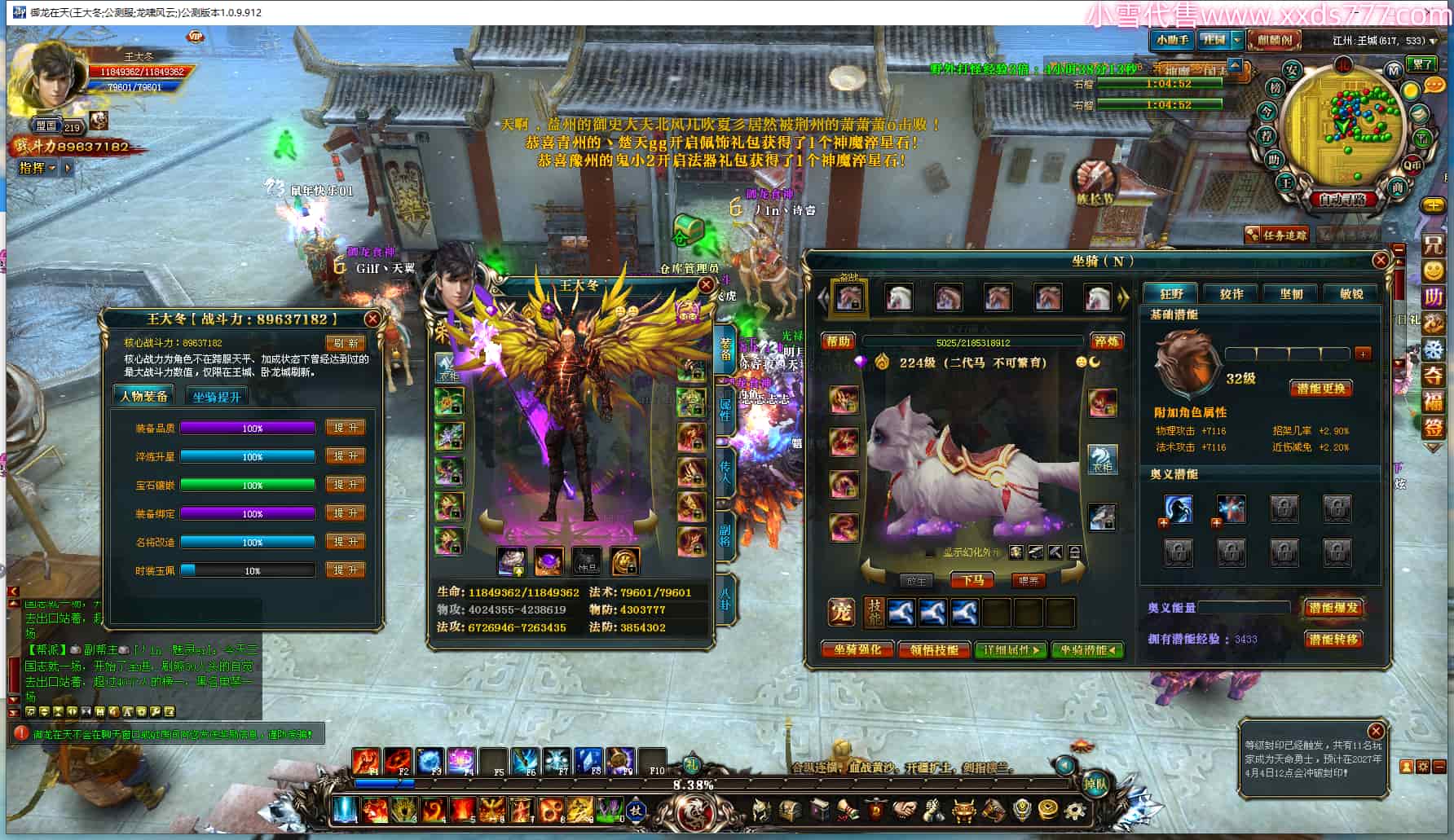Open the 任务追踪 quest tracker

point(1278,235)
